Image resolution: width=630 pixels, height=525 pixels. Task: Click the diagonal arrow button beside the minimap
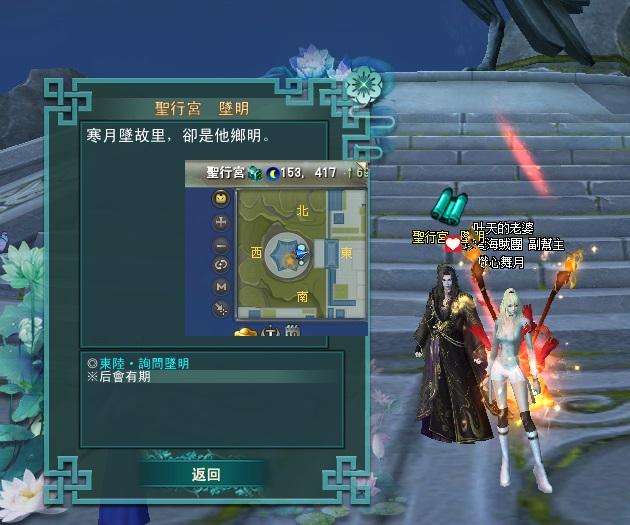(x=221, y=310)
